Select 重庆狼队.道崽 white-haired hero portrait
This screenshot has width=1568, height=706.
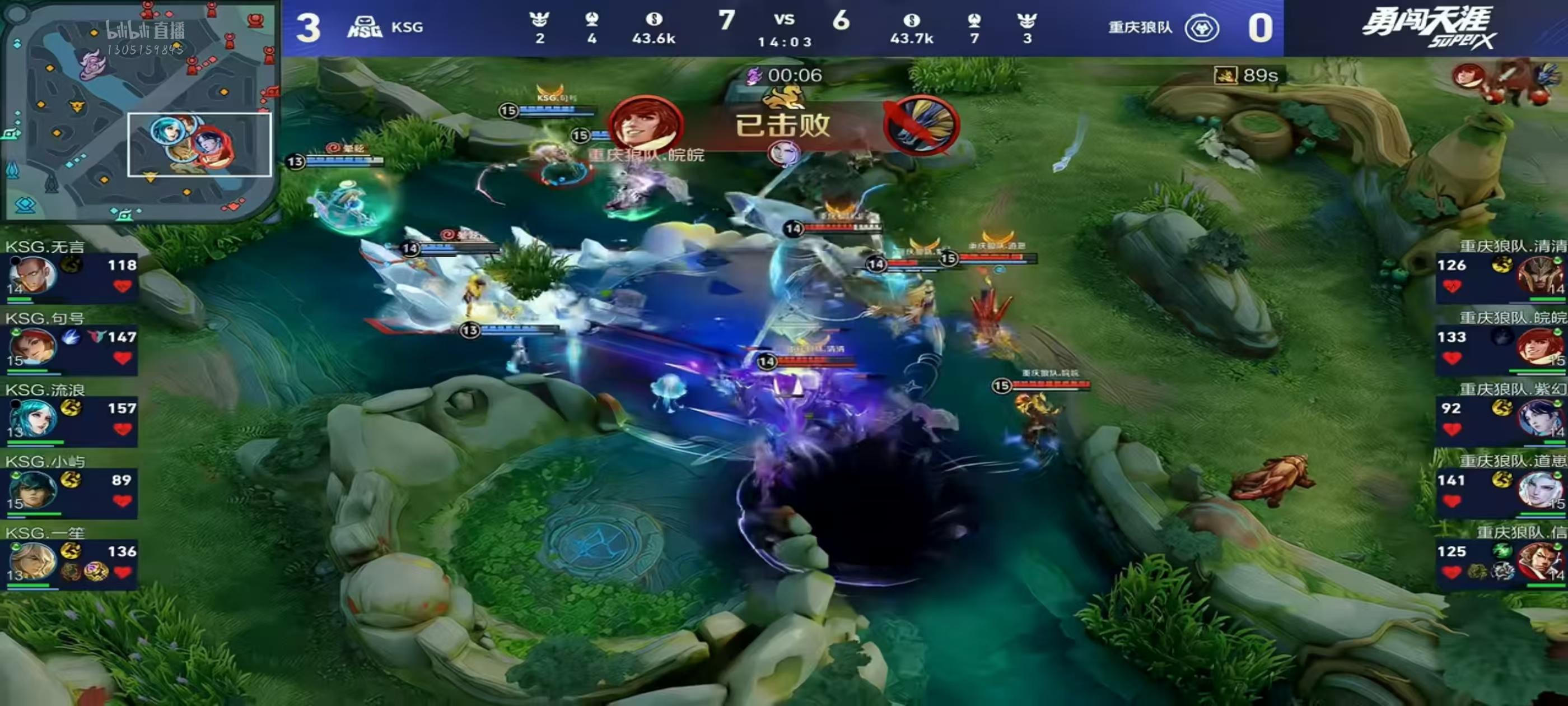point(1538,490)
